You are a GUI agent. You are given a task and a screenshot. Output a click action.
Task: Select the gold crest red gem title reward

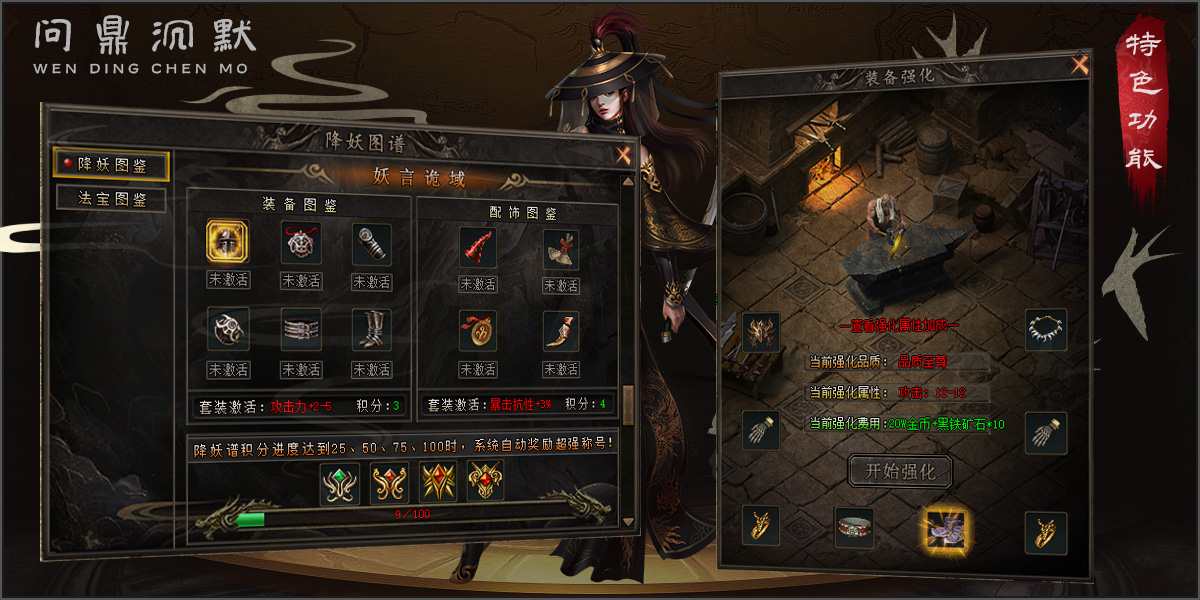click(x=486, y=483)
